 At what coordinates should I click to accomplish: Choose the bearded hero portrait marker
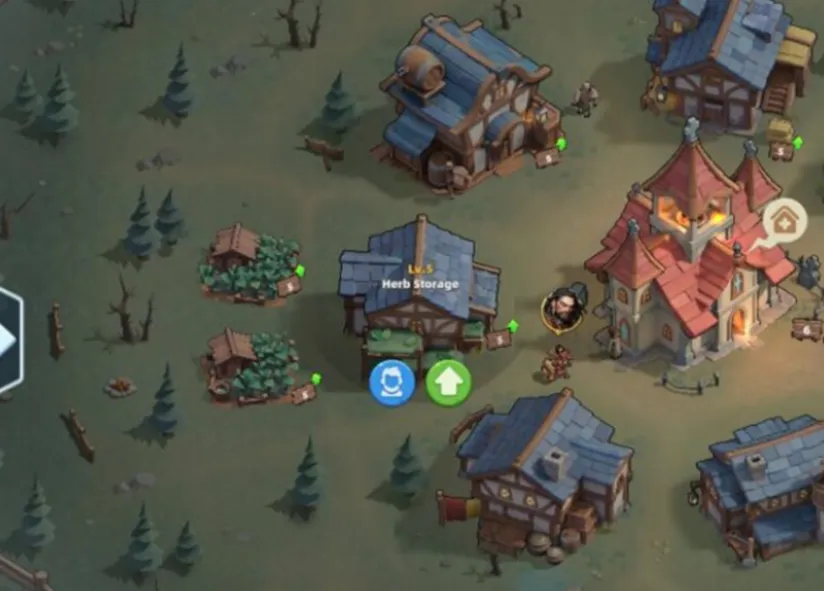click(x=565, y=310)
